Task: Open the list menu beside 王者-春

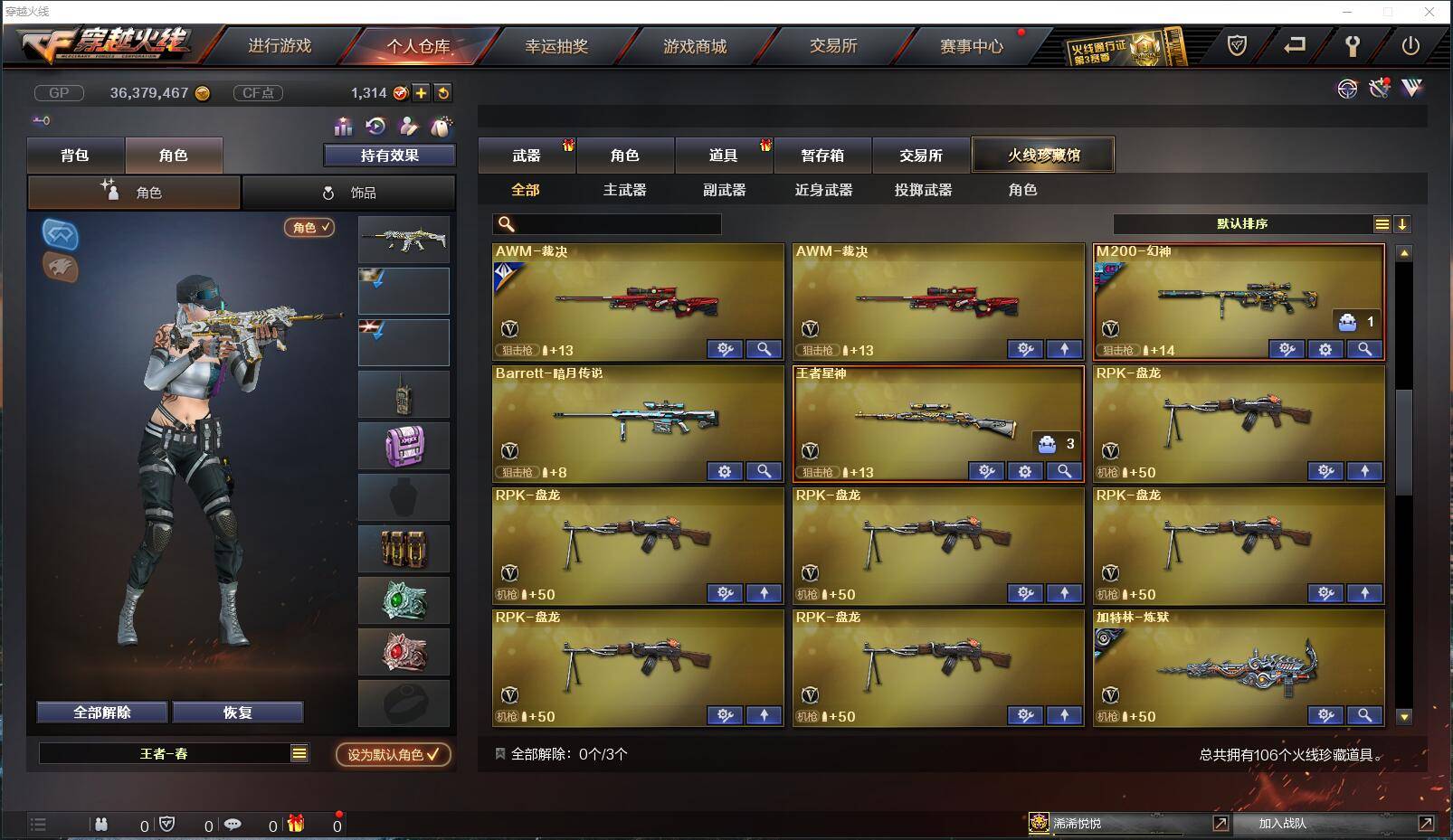Action: coord(299,752)
